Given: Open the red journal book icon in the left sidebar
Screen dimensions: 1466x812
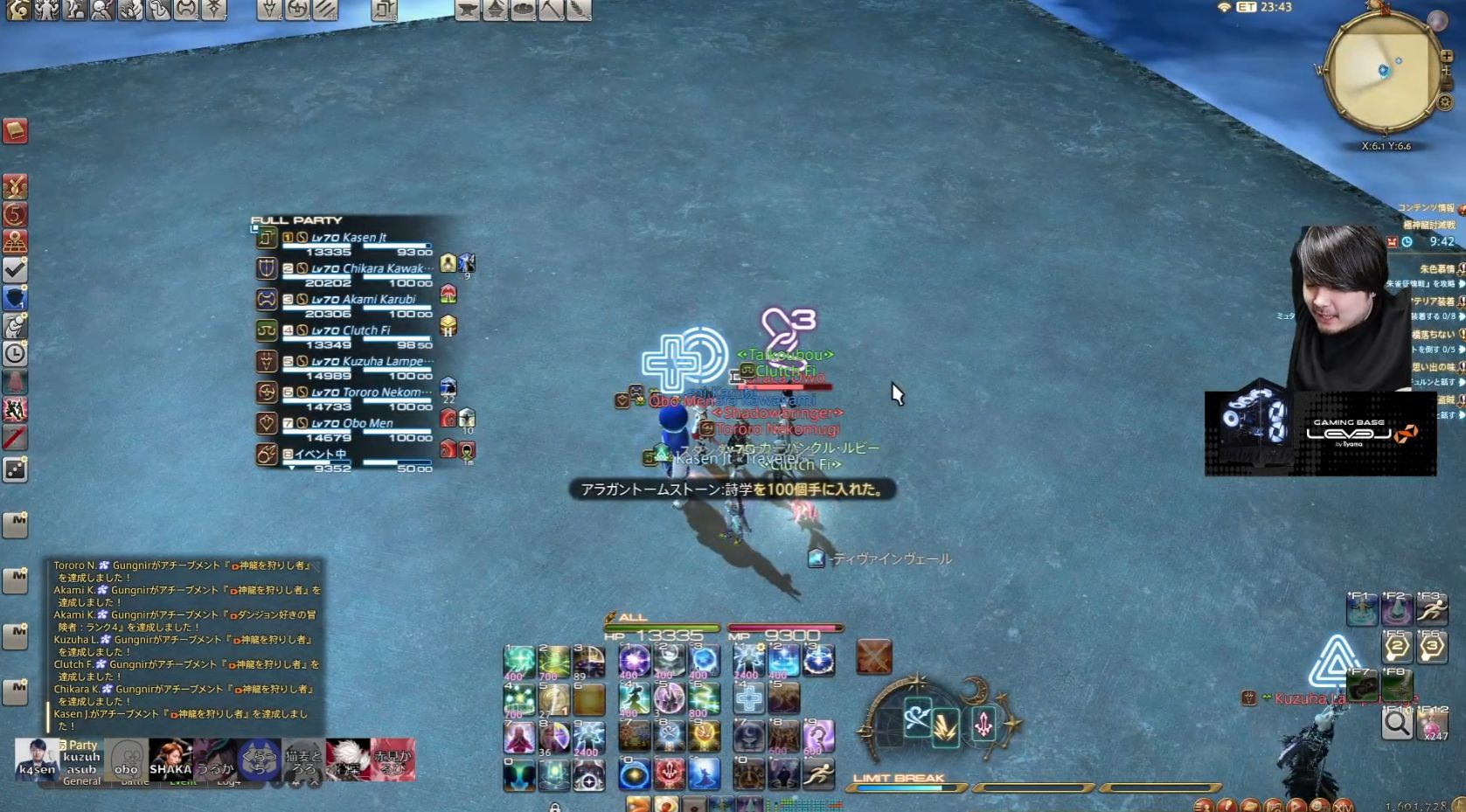Looking at the screenshot, I should (15, 133).
